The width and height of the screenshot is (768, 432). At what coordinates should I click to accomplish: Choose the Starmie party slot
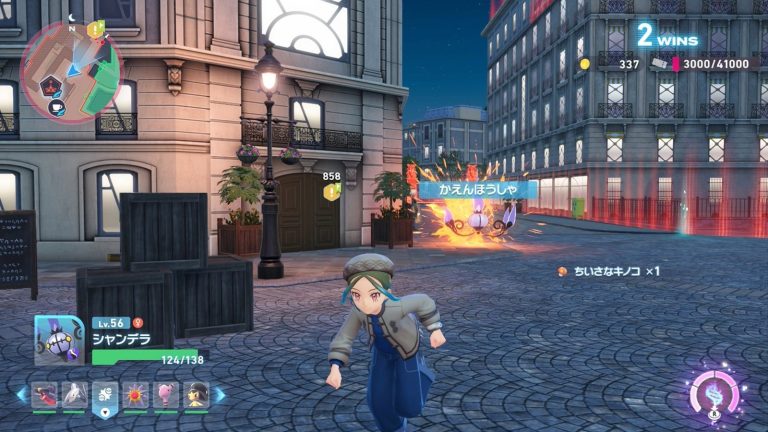[136, 396]
